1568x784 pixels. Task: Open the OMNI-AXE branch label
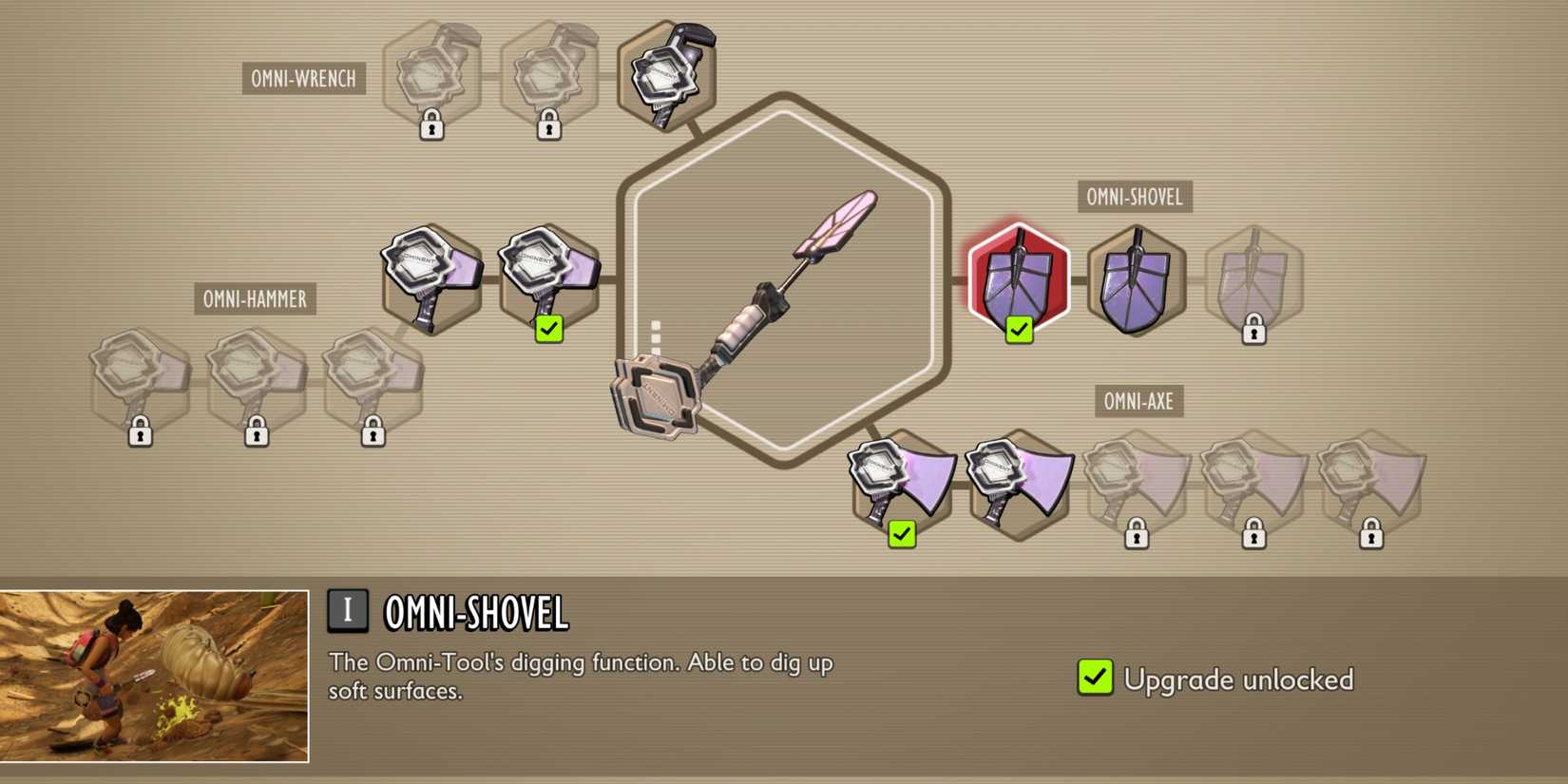click(x=1138, y=401)
